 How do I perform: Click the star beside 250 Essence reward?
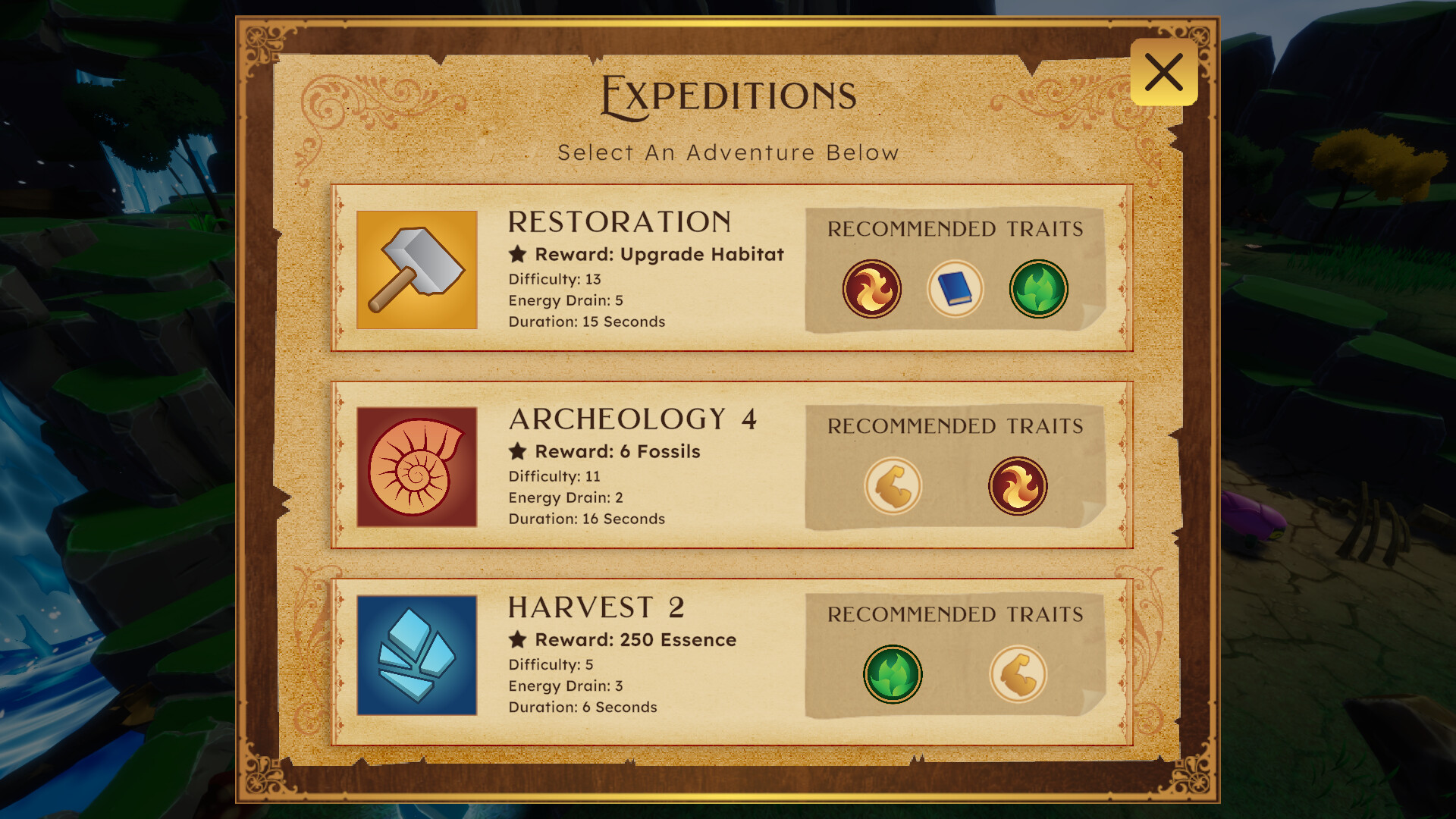click(x=516, y=639)
